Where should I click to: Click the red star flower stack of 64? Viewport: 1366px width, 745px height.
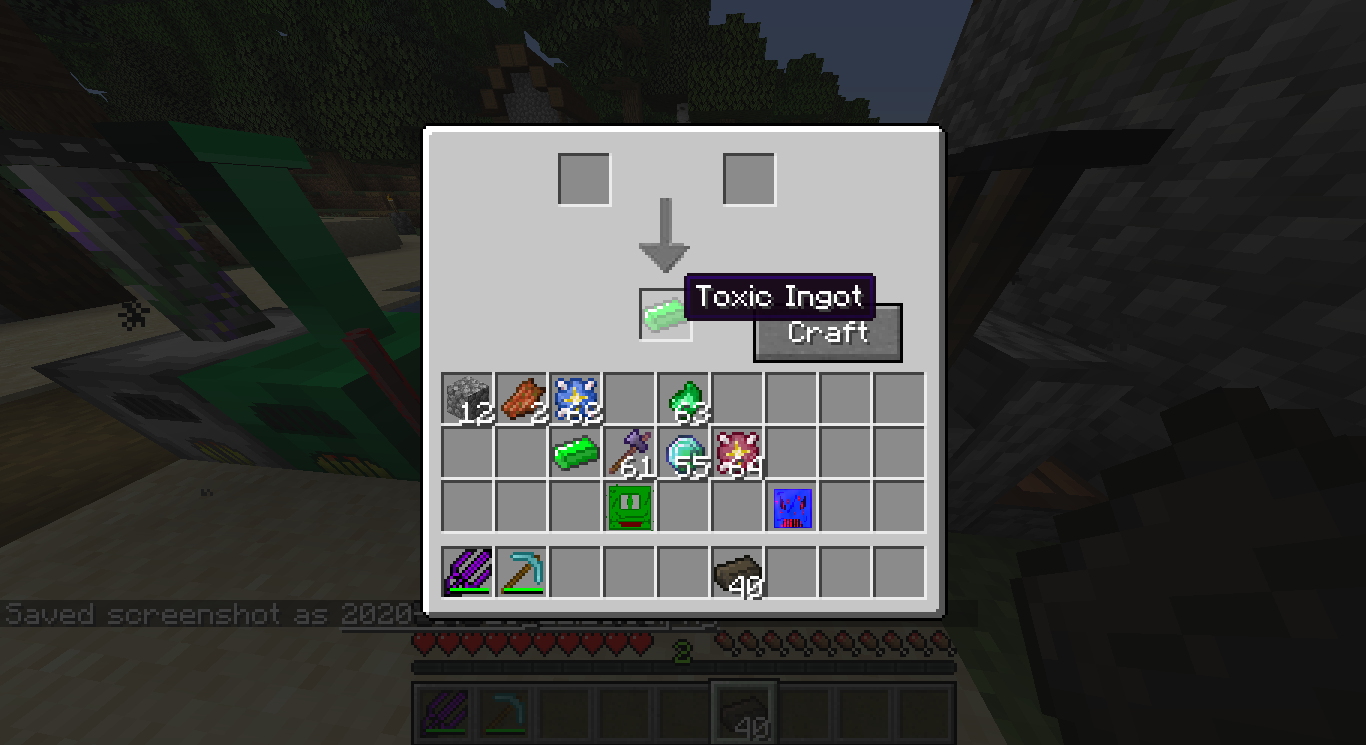[x=738, y=453]
